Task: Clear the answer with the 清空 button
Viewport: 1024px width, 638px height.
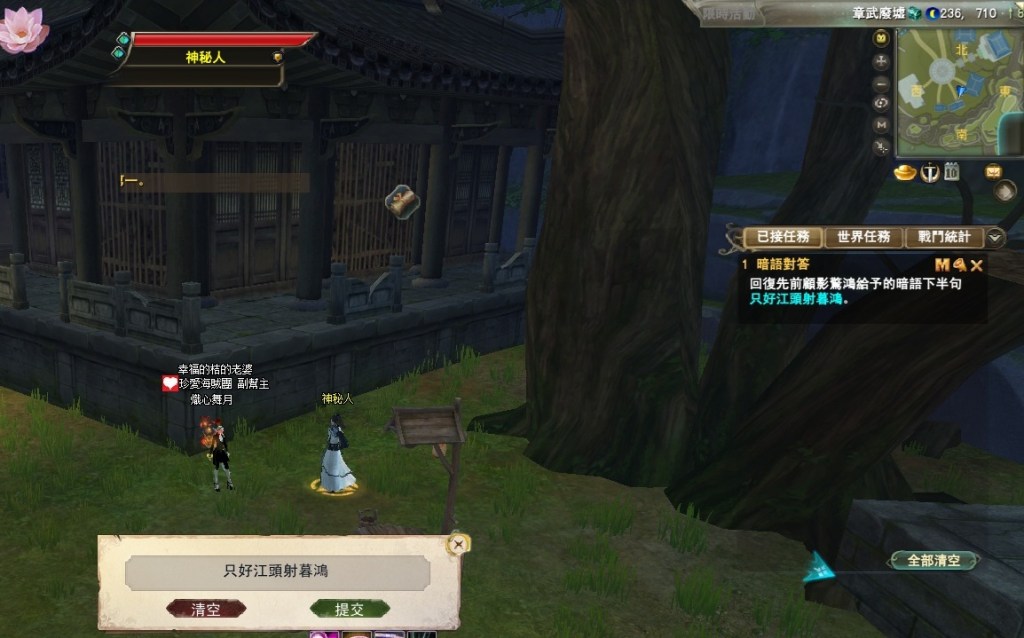Action: pyautogui.click(x=205, y=609)
